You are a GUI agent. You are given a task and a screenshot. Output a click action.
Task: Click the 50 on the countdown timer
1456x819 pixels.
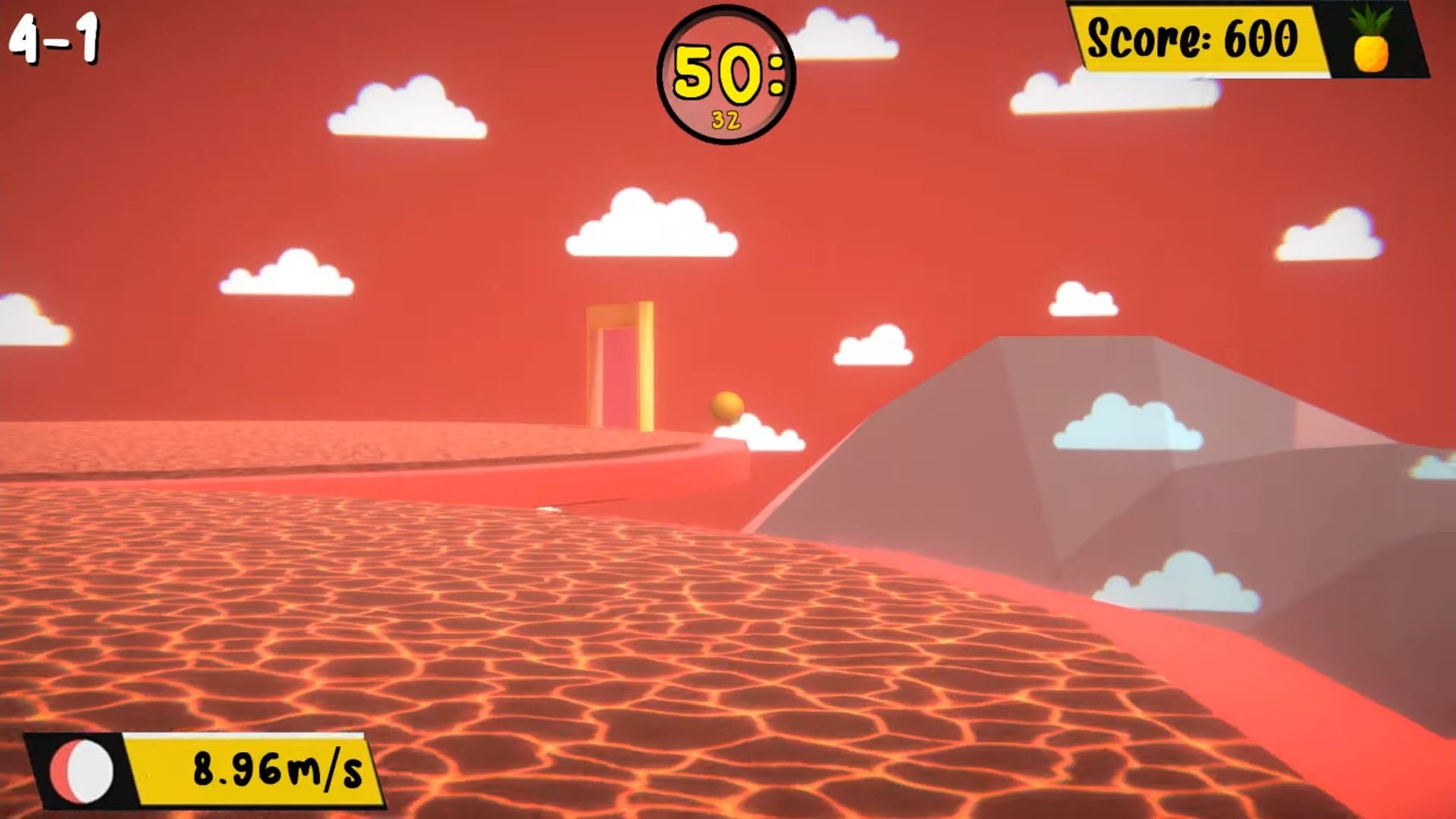[x=717, y=71]
